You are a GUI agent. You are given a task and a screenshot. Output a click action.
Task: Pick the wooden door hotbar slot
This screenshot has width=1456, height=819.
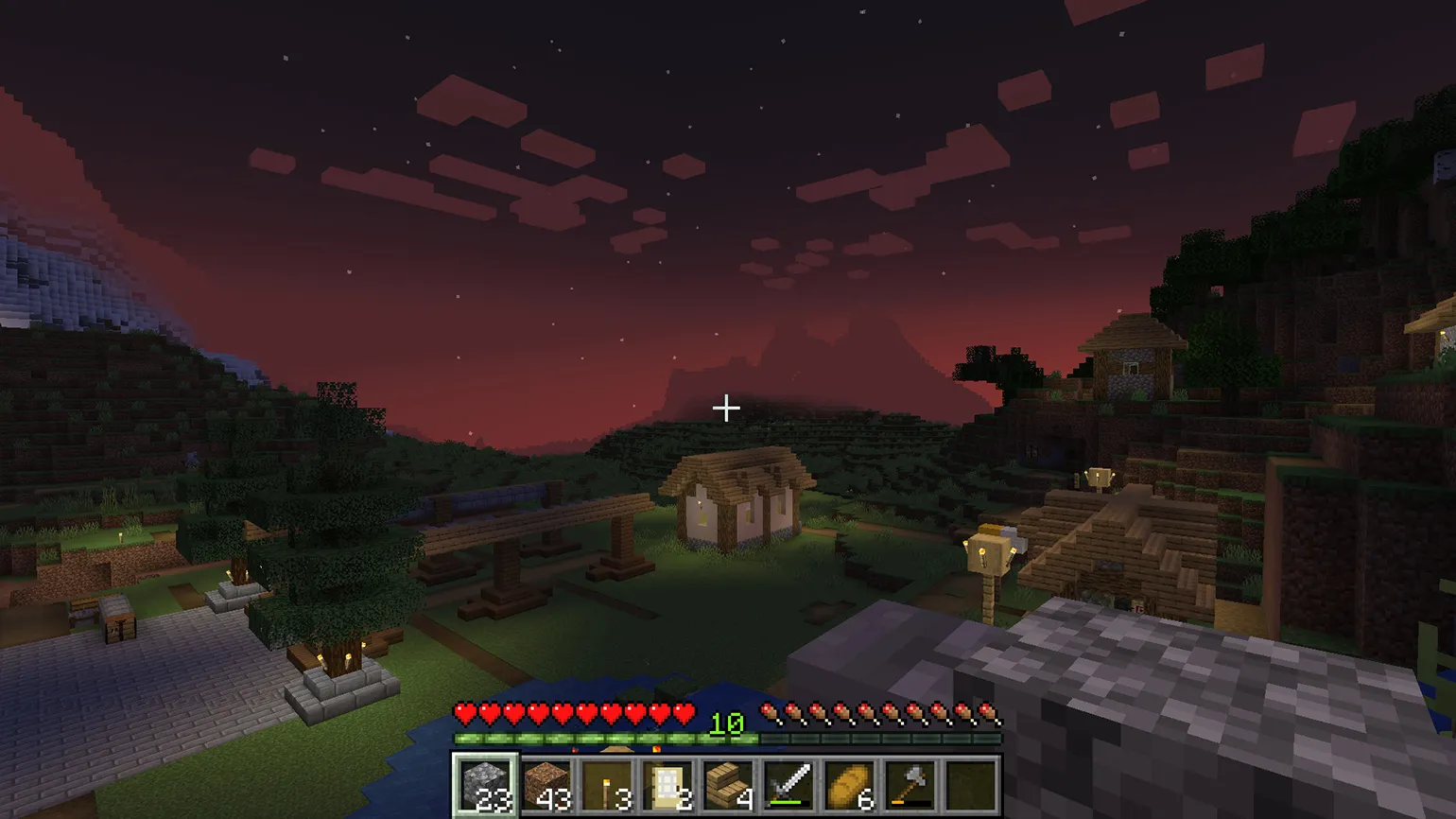click(667, 785)
